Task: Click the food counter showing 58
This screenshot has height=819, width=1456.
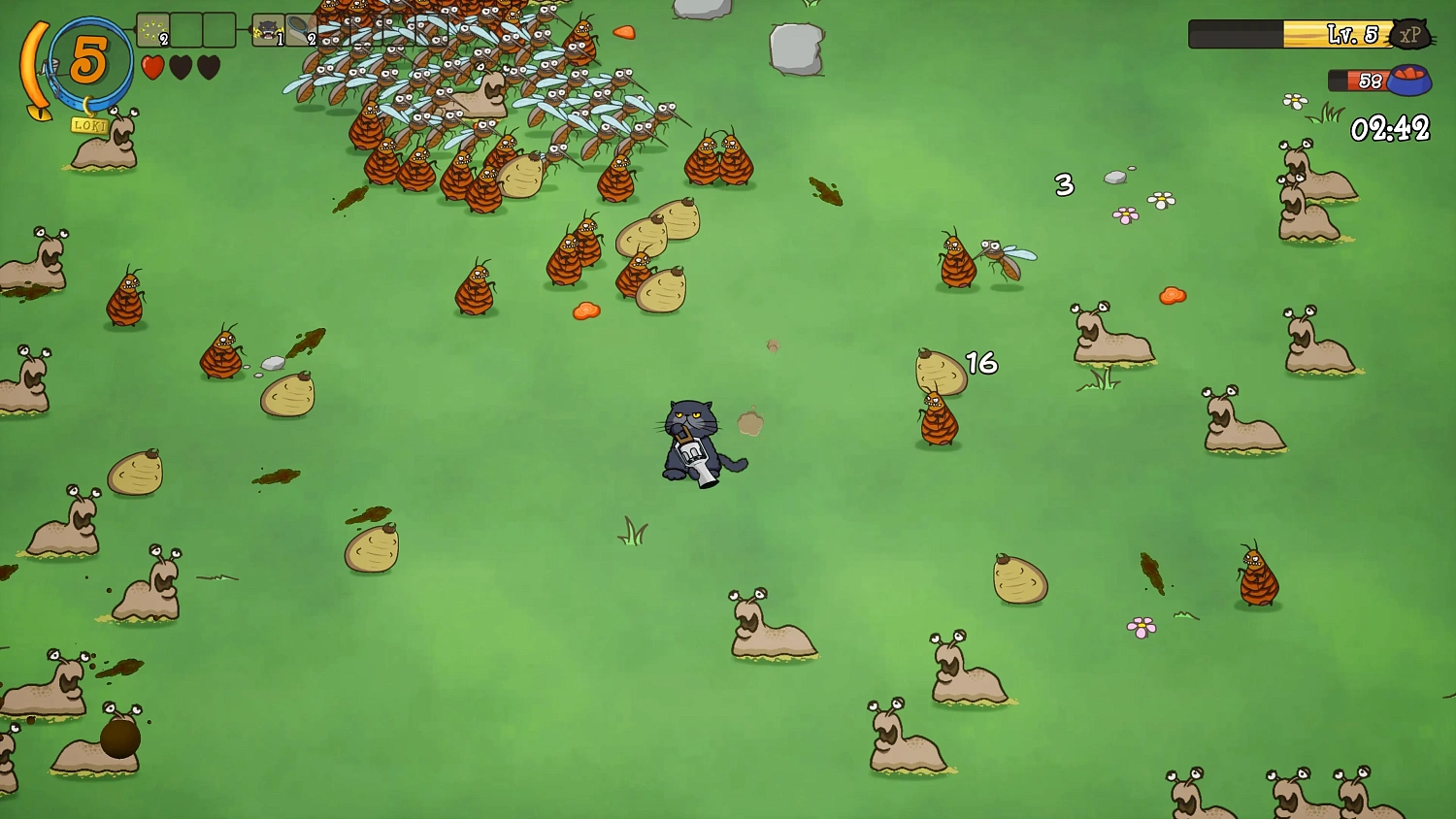Action: click(1370, 79)
